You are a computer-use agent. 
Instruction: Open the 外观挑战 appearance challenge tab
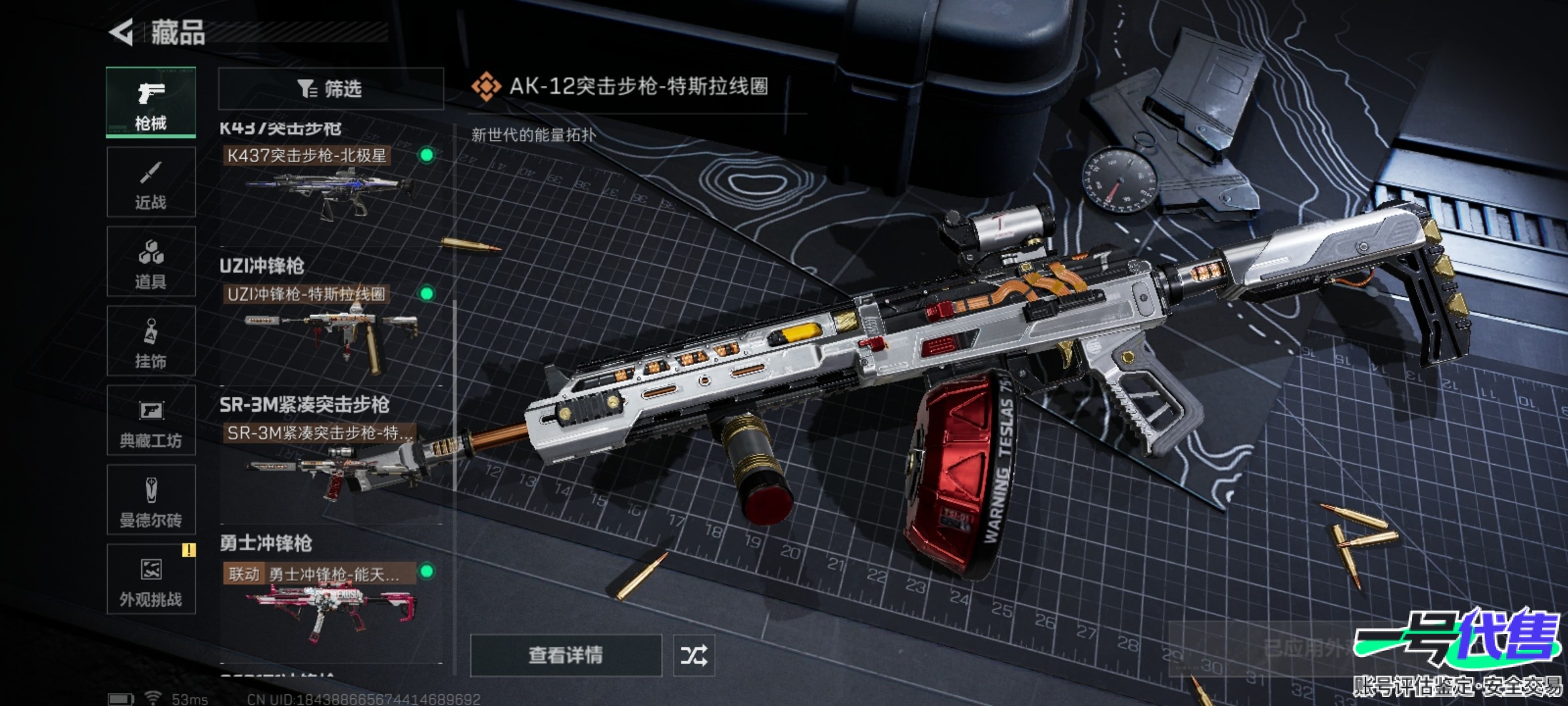tap(151, 580)
